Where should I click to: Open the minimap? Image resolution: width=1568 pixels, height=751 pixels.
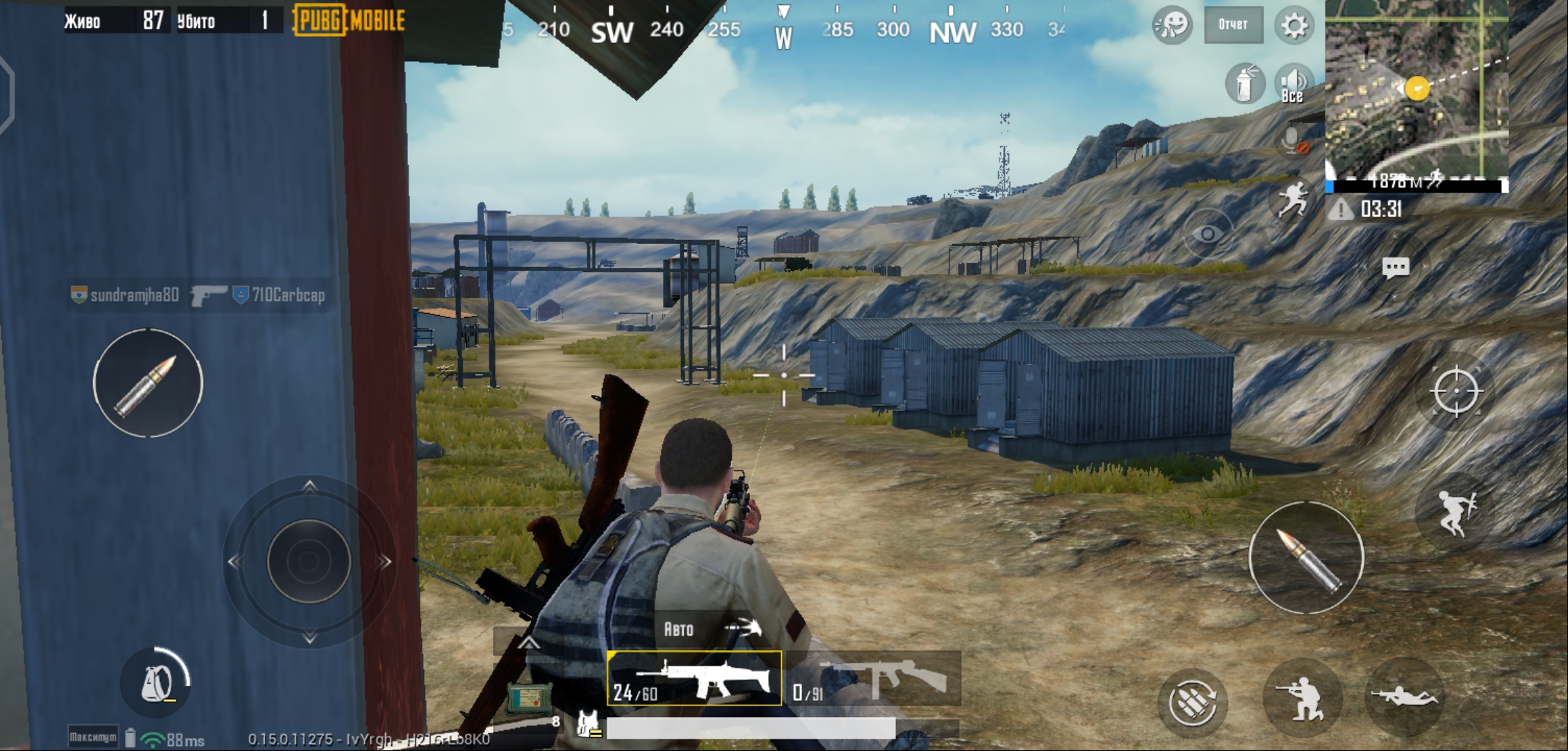coord(1416,89)
